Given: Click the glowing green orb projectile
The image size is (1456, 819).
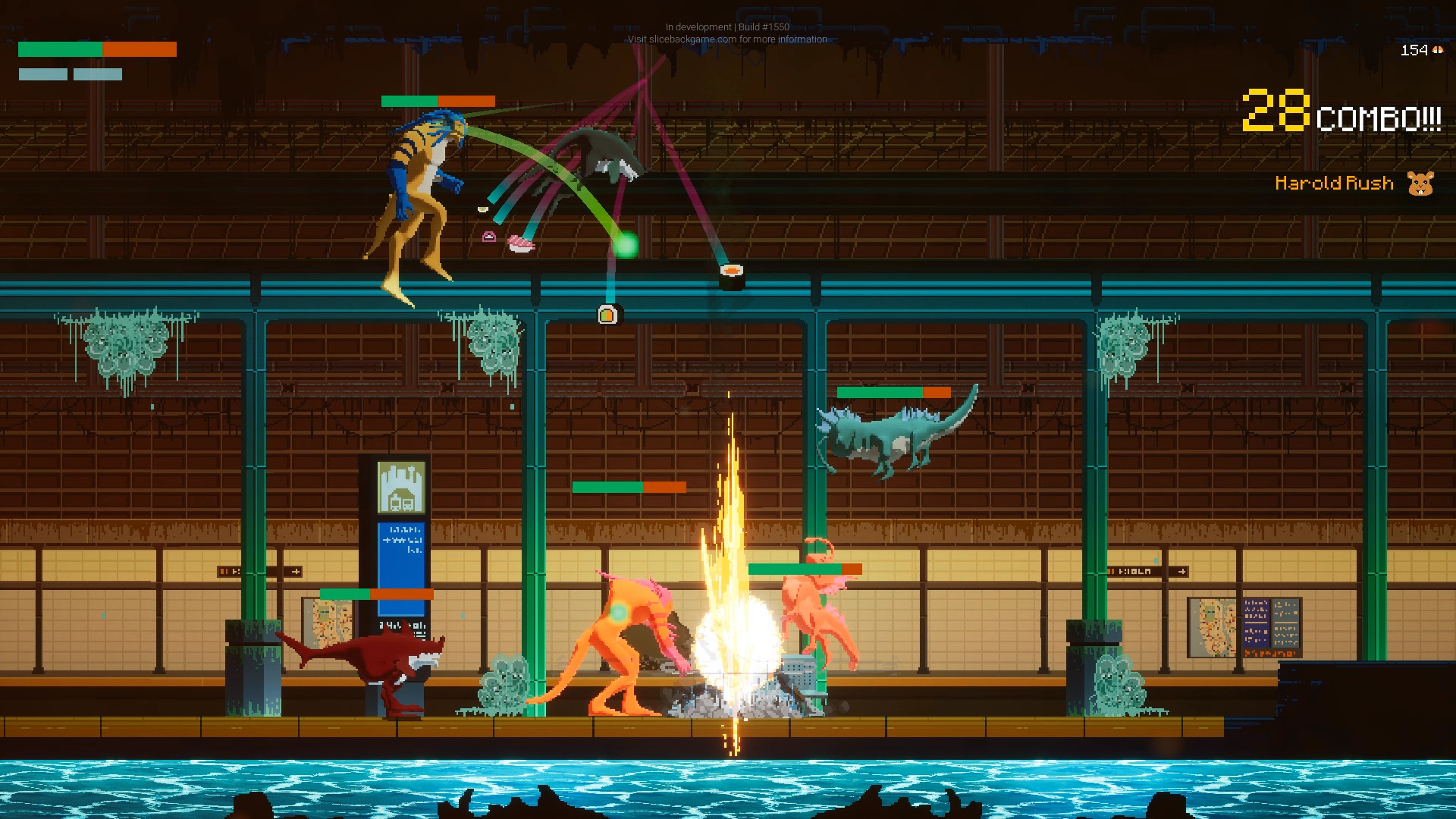Looking at the screenshot, I should tap(626, 245).
